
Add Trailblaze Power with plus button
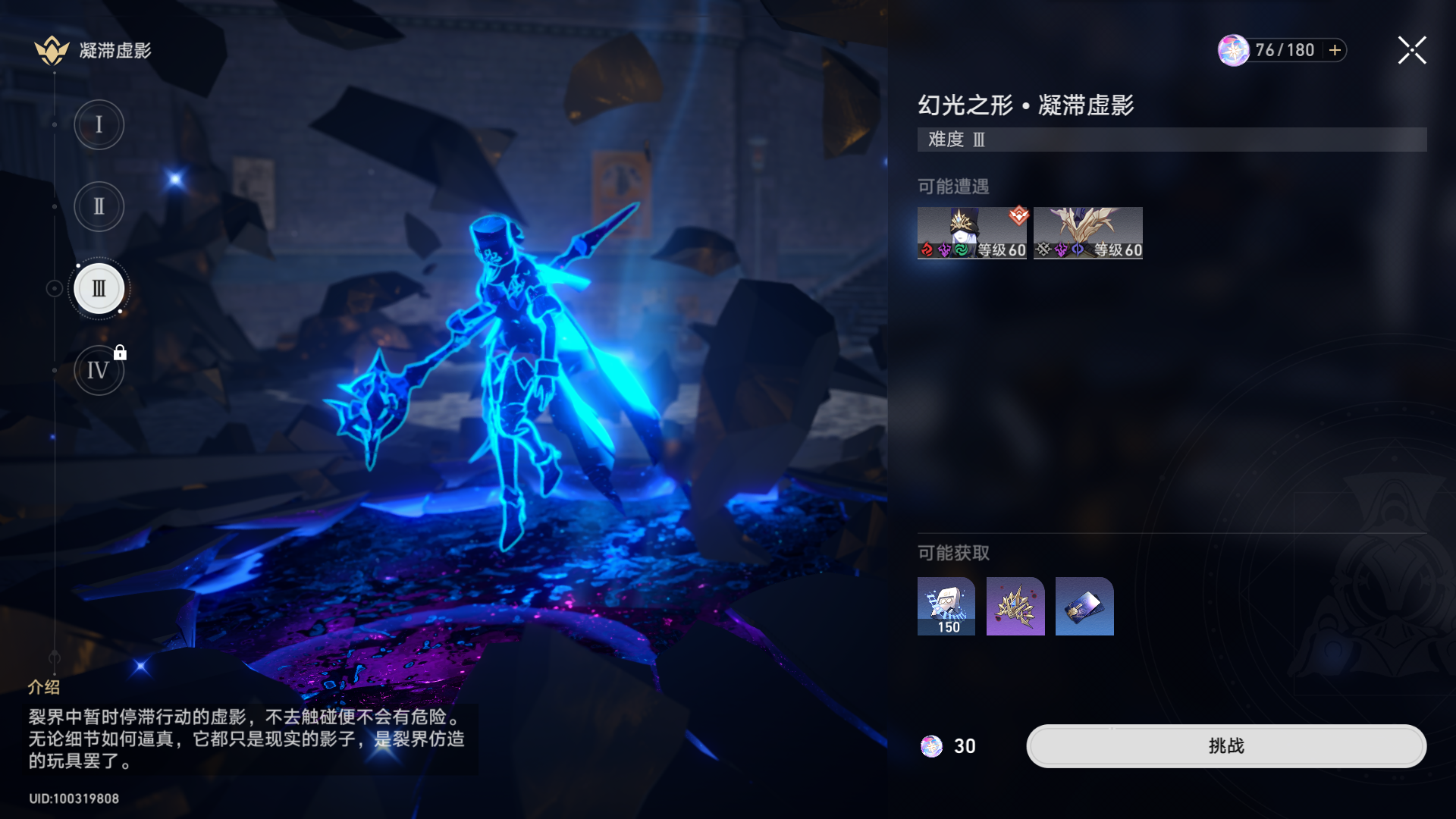click(x=1335, y=50)
